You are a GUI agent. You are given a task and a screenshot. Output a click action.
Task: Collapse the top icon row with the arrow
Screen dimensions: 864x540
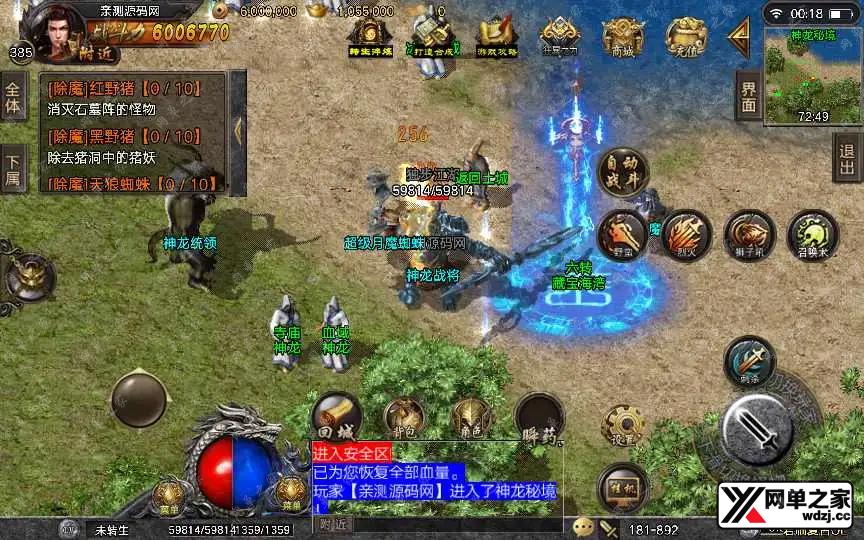[x=739, y=36]
